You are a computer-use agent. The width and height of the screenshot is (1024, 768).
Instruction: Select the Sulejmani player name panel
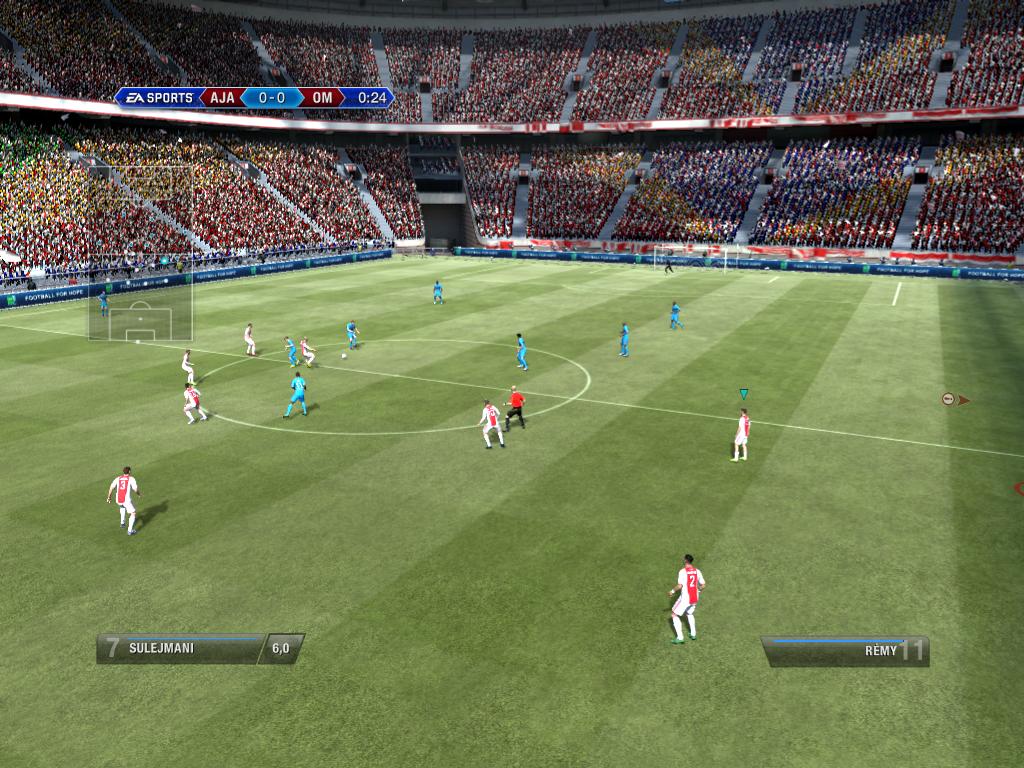180,648
